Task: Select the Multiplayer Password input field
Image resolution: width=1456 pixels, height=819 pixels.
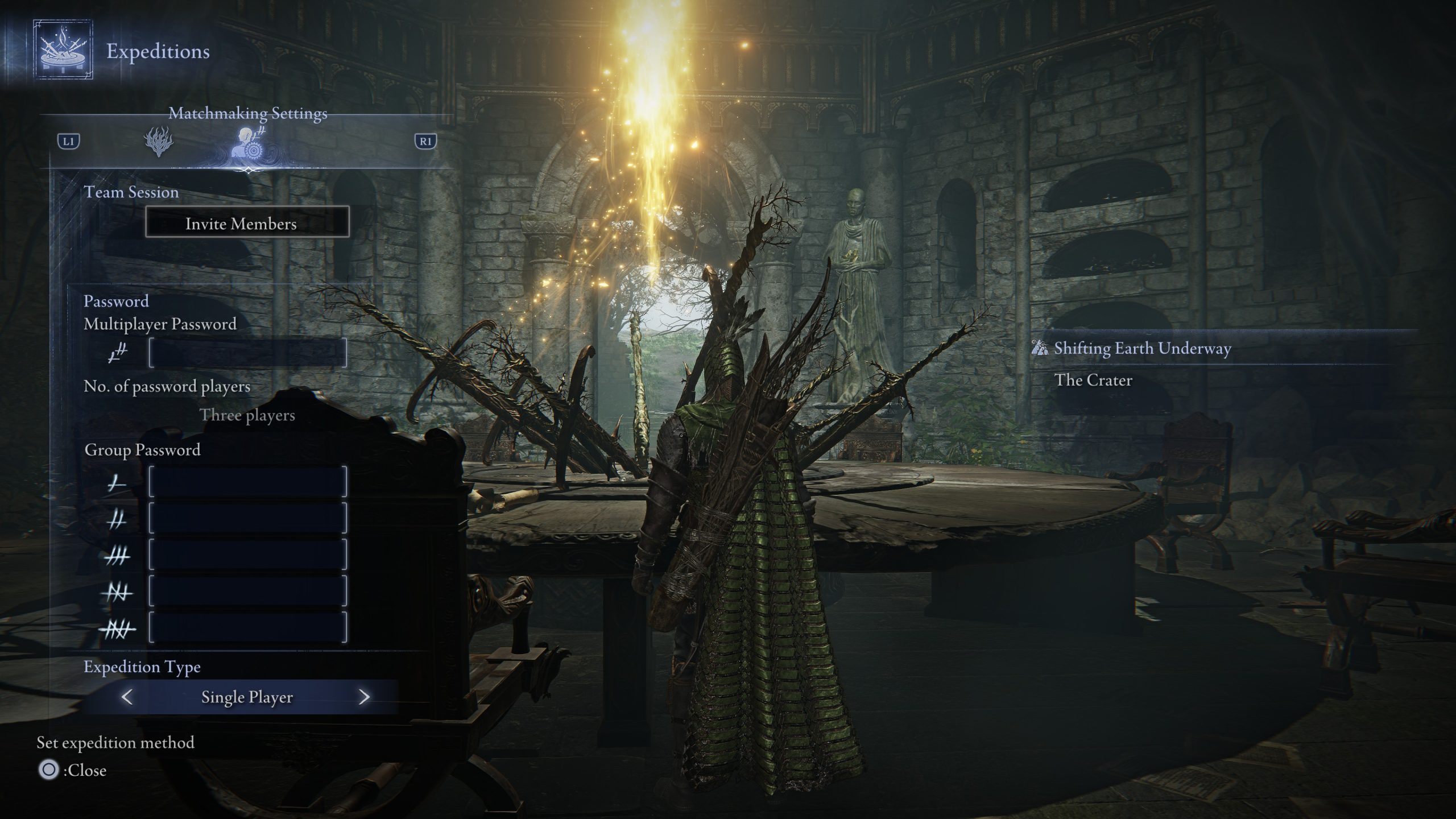Action: [x=247, y=353]
